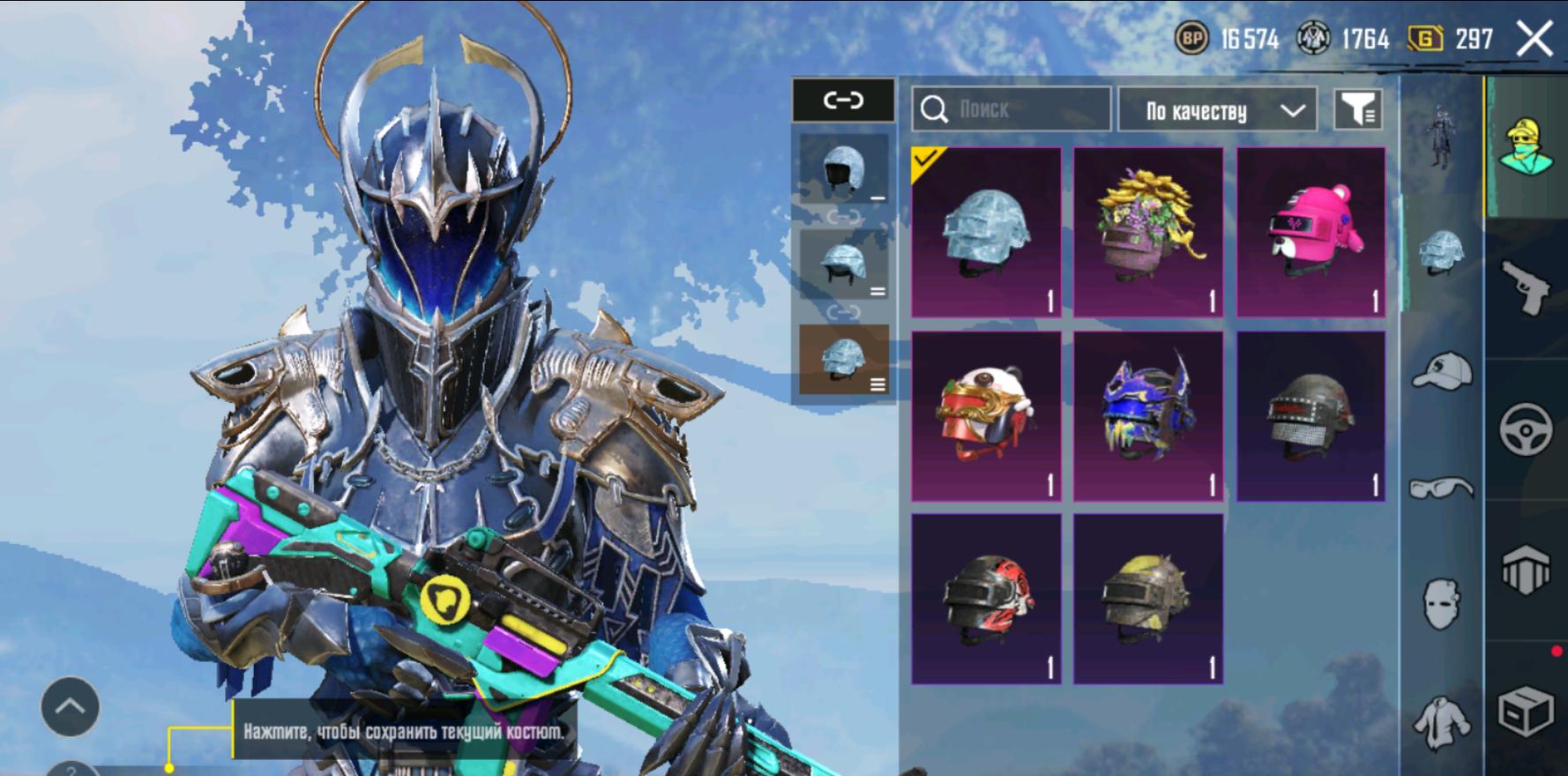Select the pink bear helmet skin

click(x=1310, y=233)
